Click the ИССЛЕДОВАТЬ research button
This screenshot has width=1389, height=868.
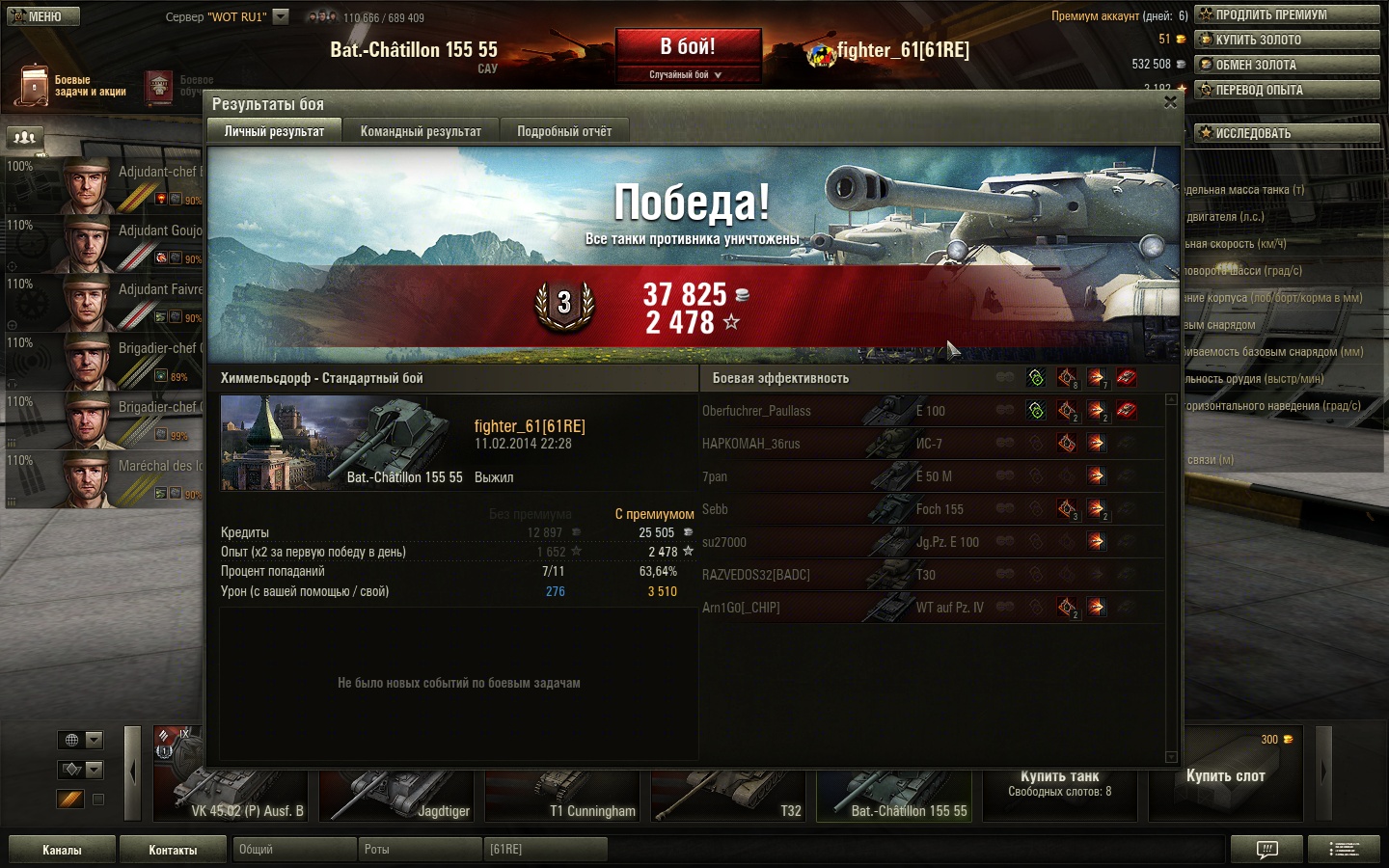pyautogui.click(x=1287, y=133)
